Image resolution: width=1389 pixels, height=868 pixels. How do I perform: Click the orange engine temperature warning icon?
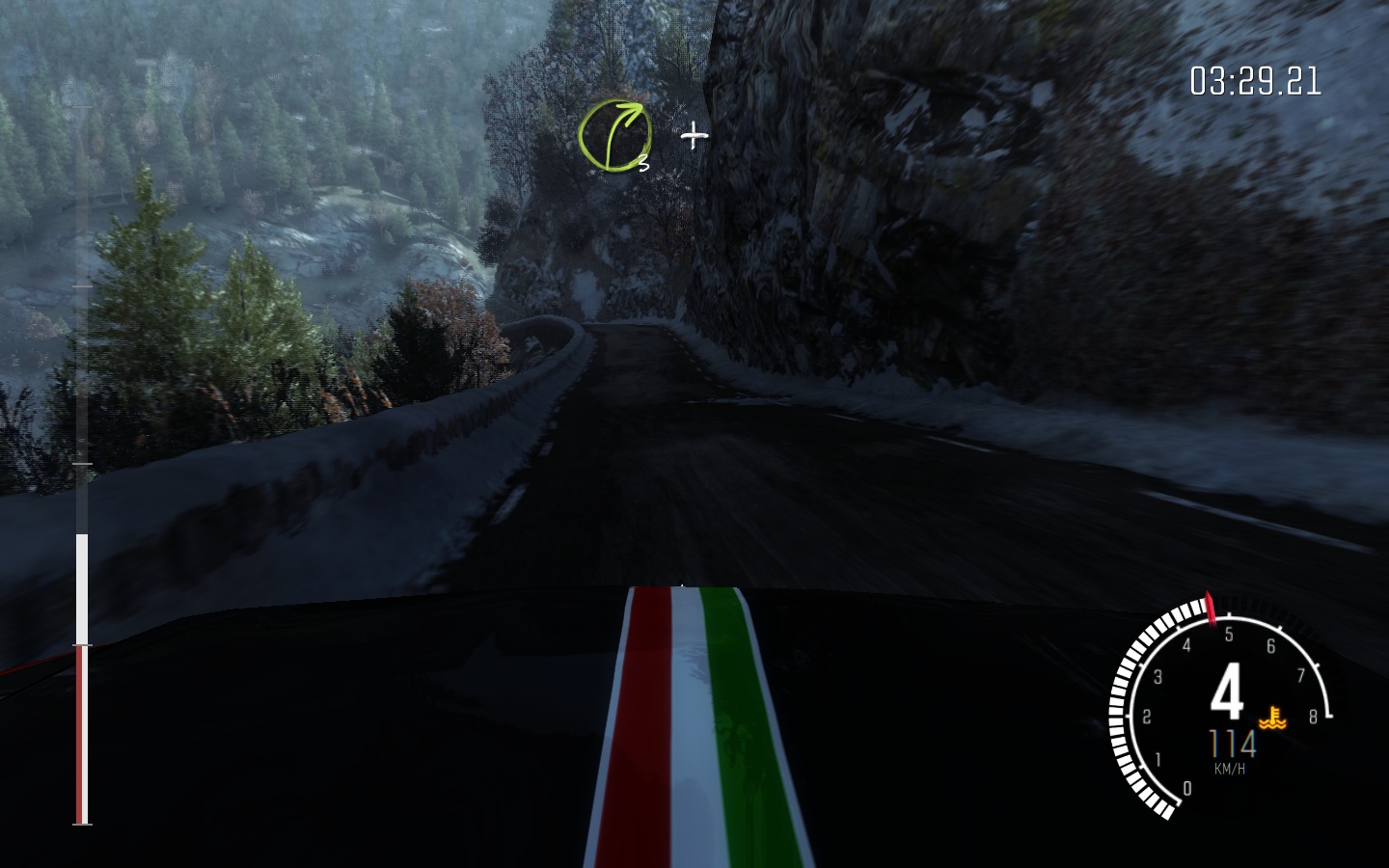coord(1274,717)
